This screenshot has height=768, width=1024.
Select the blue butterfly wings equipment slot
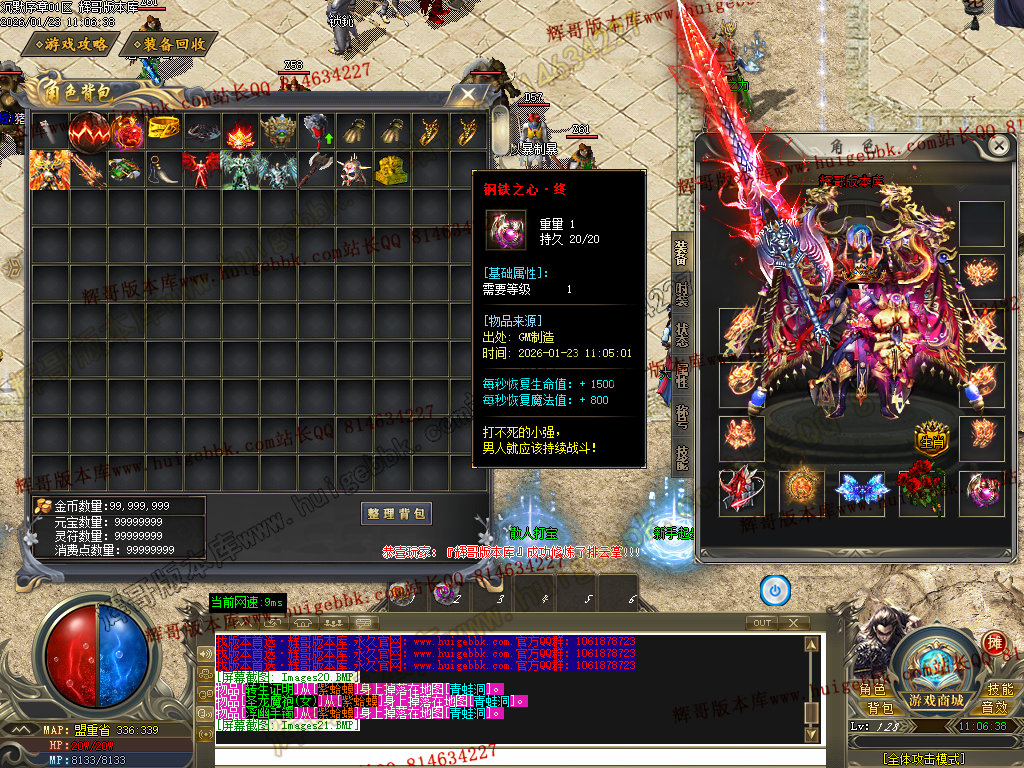(860, 490)
